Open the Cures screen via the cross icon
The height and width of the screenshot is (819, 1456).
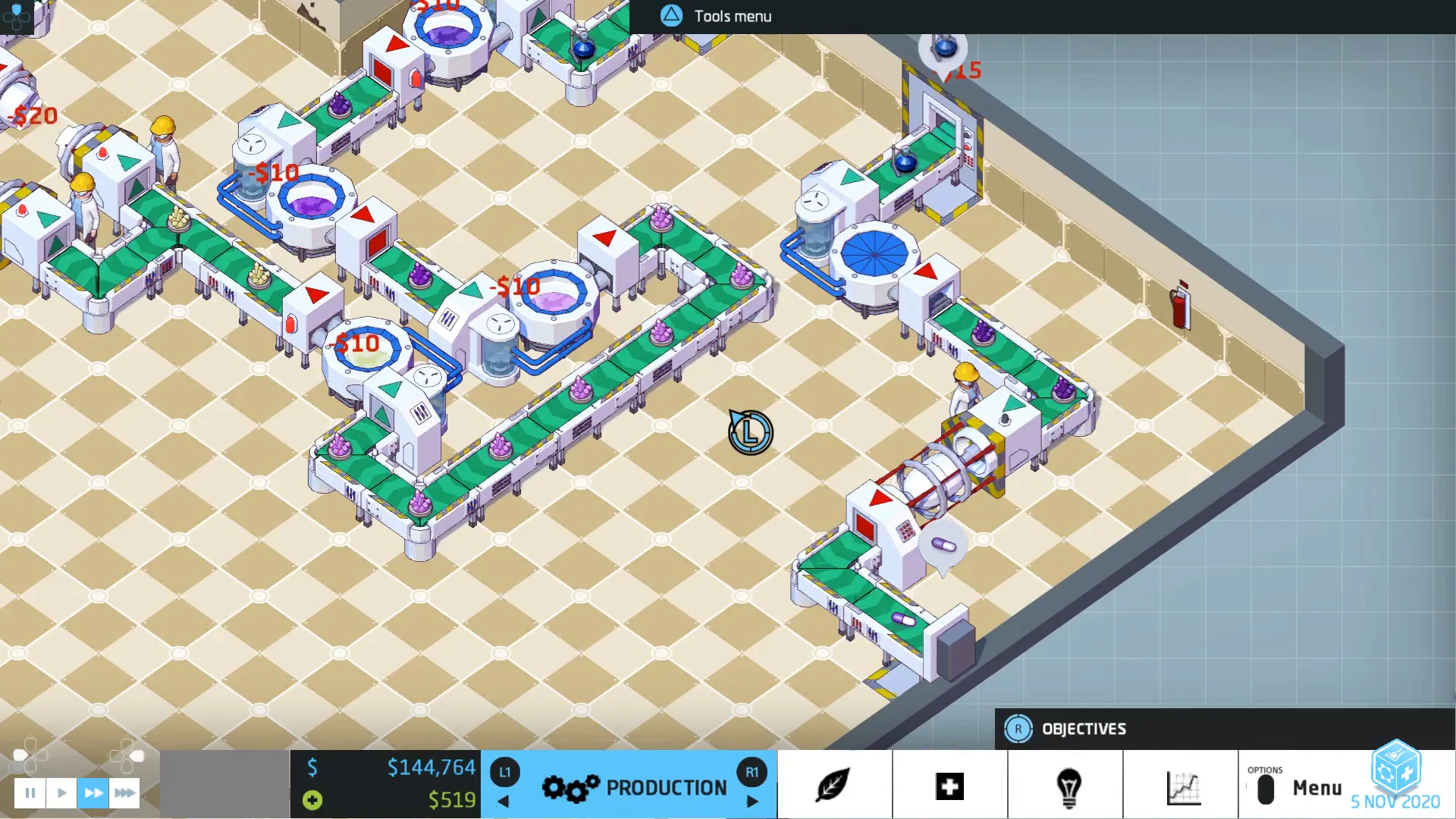pyautogui.click(x=950, y=786)
